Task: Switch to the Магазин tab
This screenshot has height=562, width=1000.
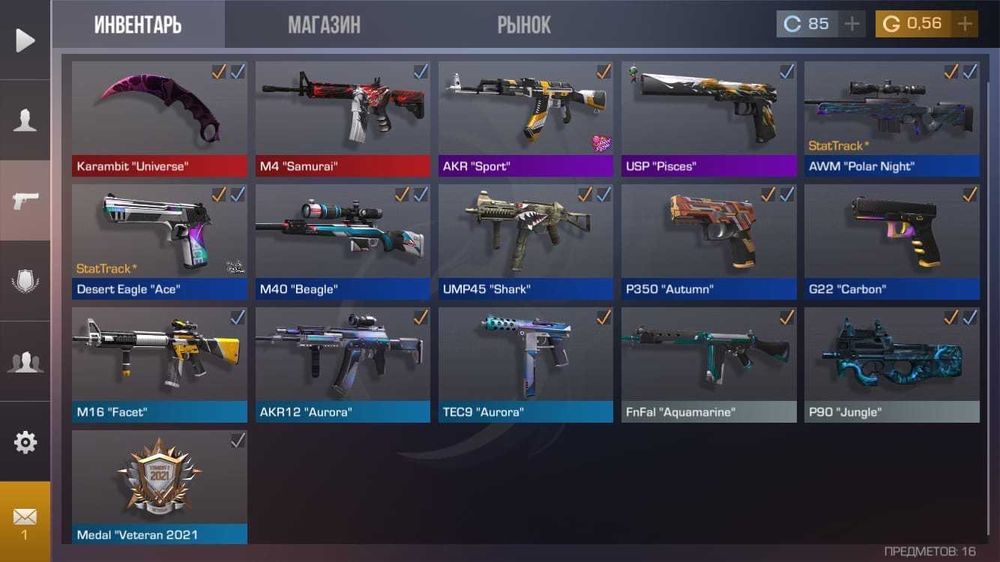Action: (324, 25)
